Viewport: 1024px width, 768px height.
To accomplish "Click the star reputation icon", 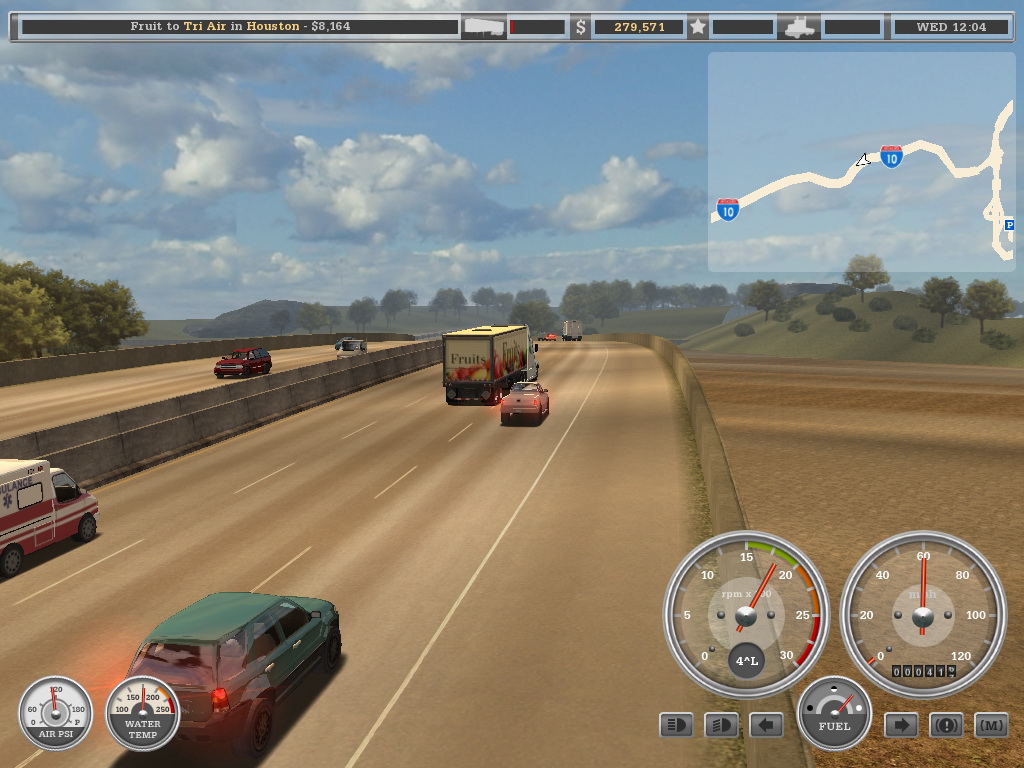I will [x=698, y=27].
